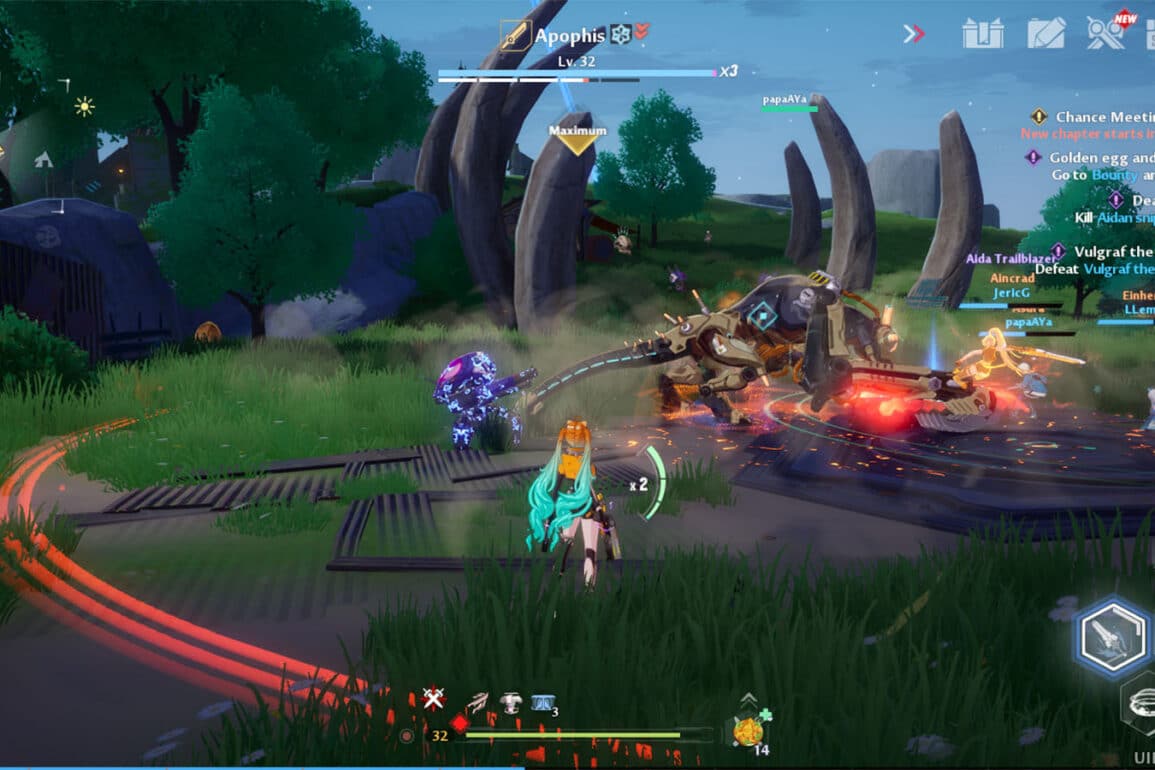Open the castle-and-bookmark icon in the top bar
This screenshot has width=1155, height=770.
click(x=982, y=34)
